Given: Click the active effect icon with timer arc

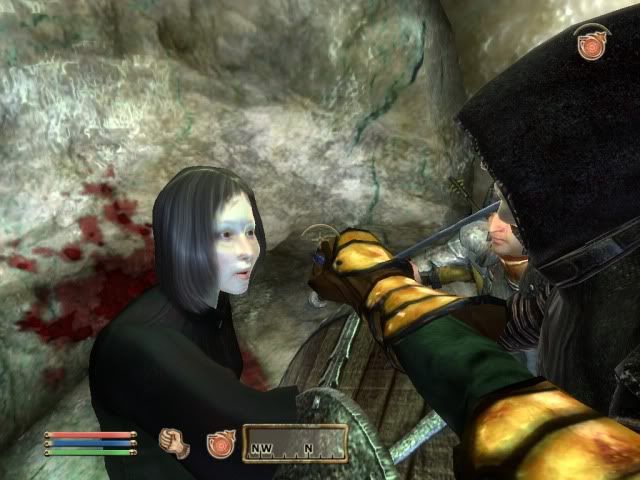Looking at the screenshot, I should point(591,44).
